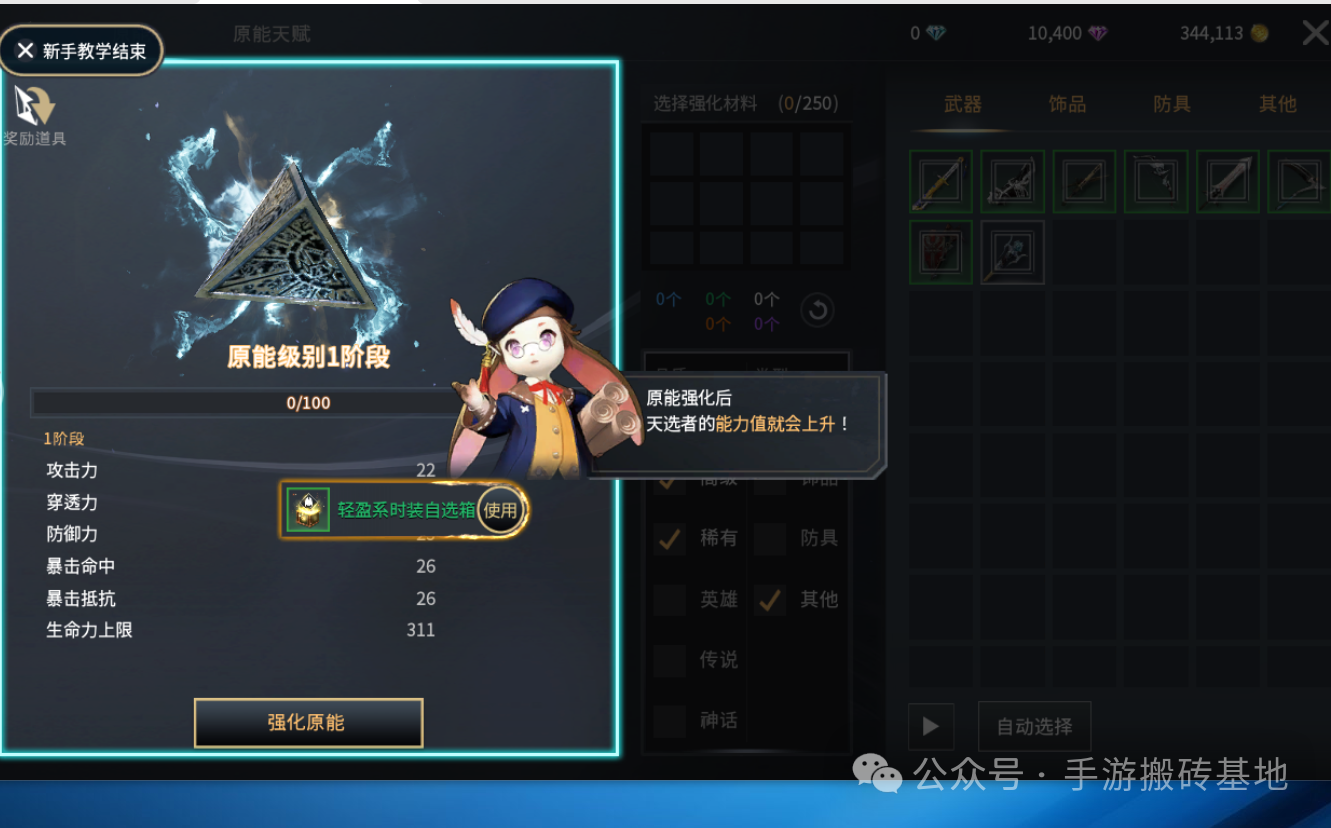Select the crossbow weapon icon

coord(1012,181)
